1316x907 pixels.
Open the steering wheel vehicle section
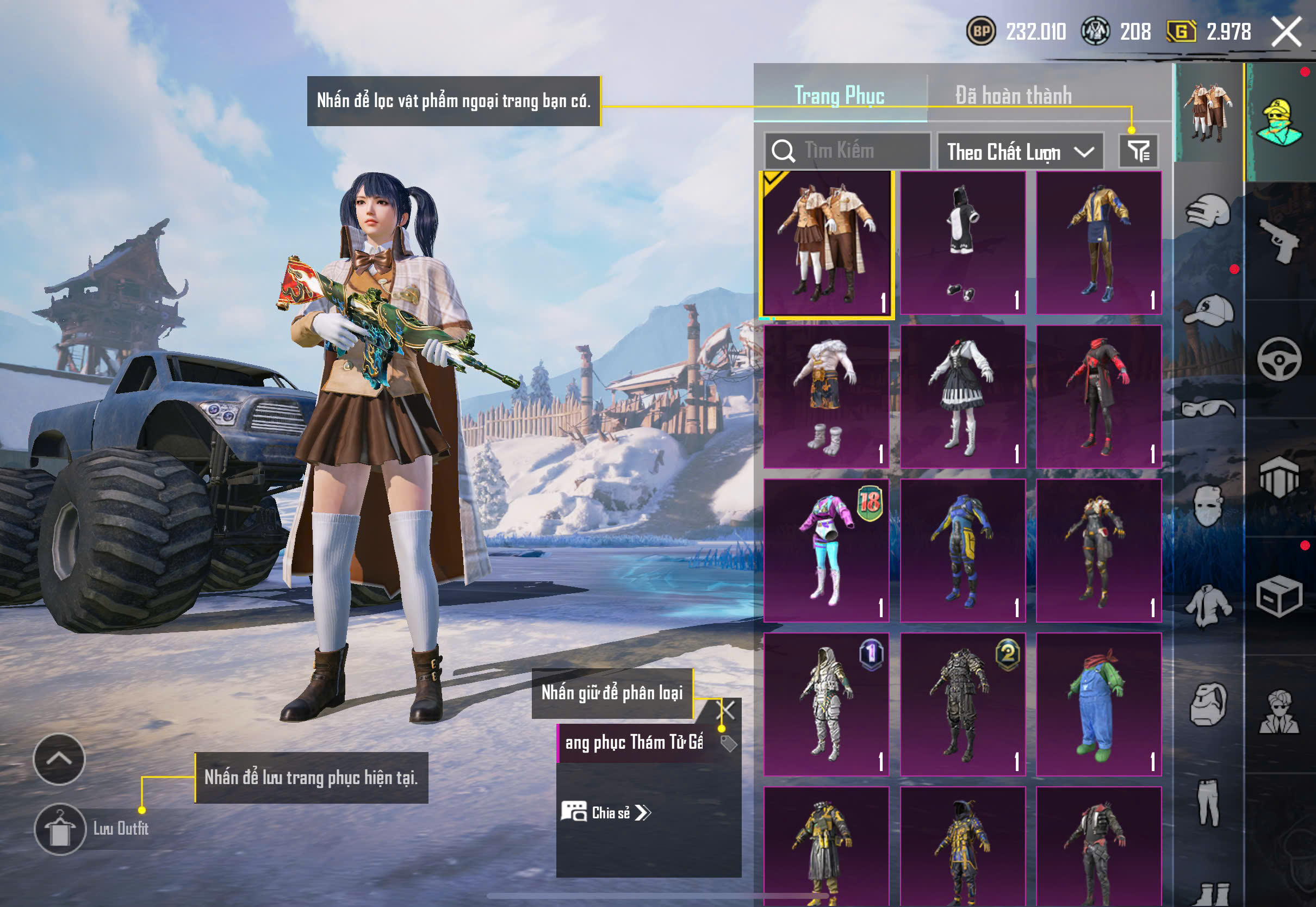tap(1279, 359)
